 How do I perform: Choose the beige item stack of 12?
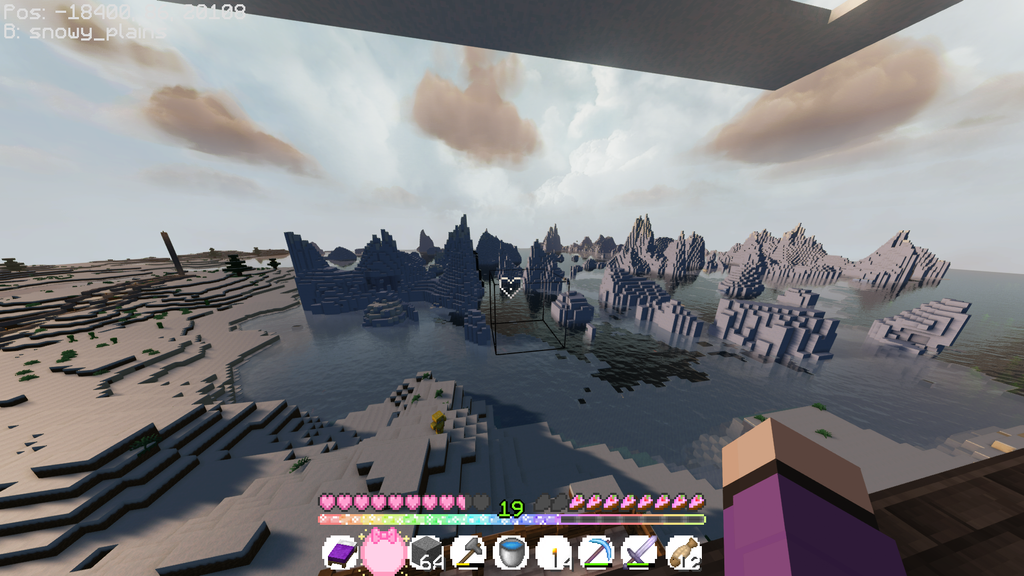coord(682,553)
